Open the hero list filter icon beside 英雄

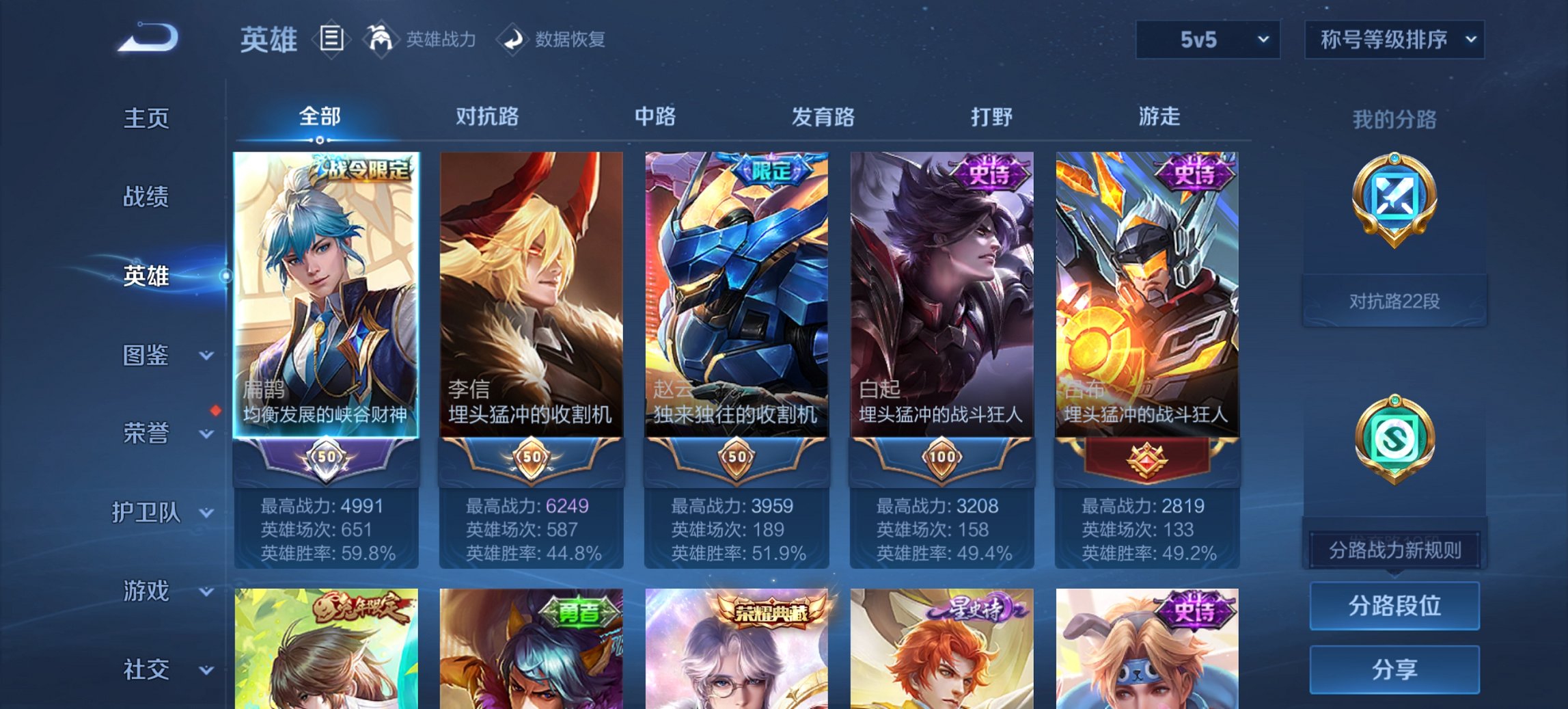click(x=331, y=39)
